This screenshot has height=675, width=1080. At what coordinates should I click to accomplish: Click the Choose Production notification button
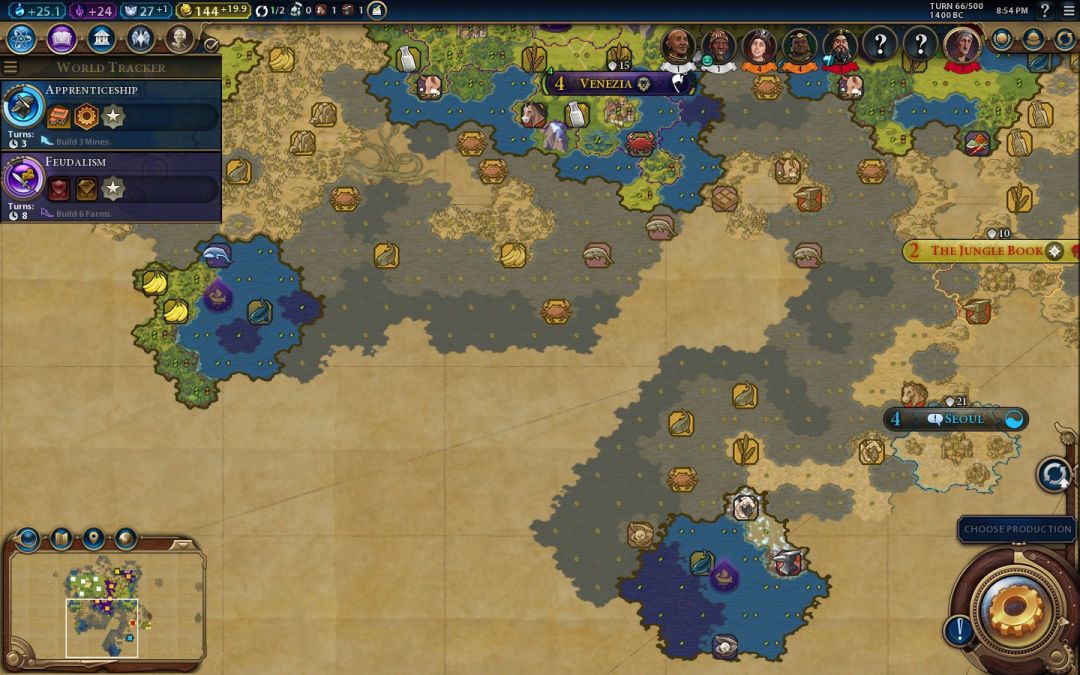[x=1017, y=529]
